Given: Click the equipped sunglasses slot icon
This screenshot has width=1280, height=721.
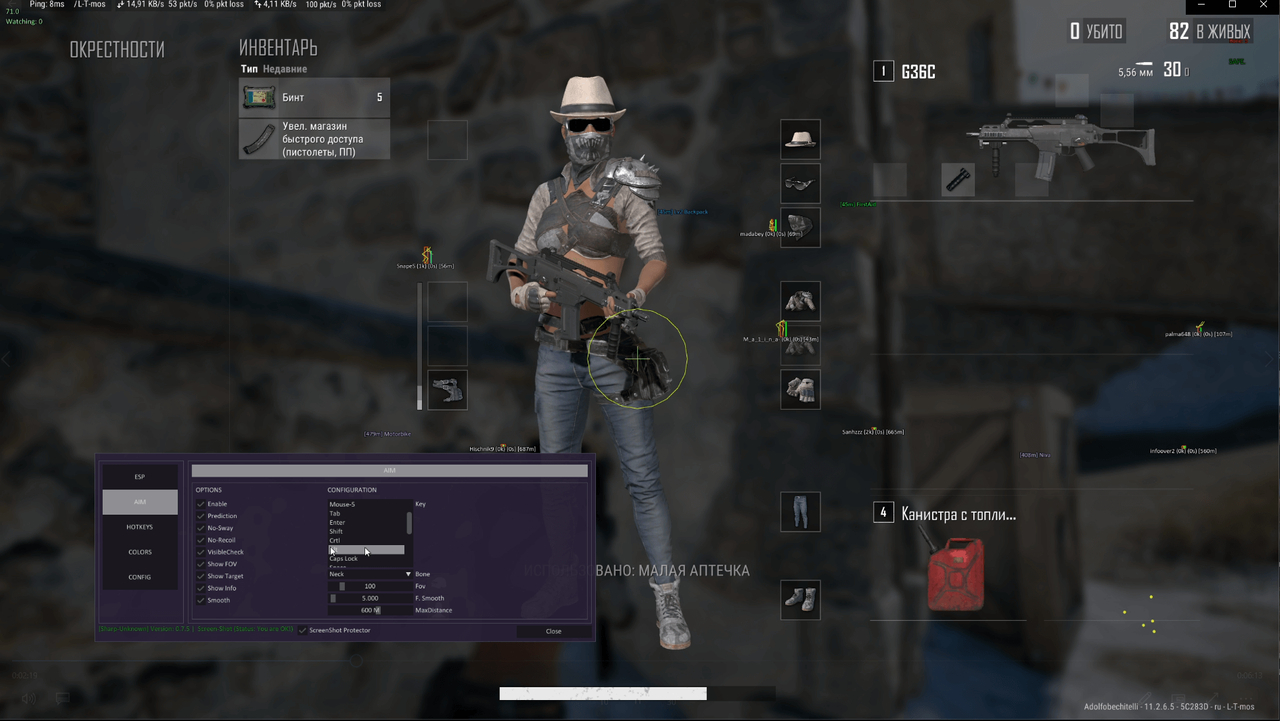Looking at the screenshot, I should [x=799, y=183].
